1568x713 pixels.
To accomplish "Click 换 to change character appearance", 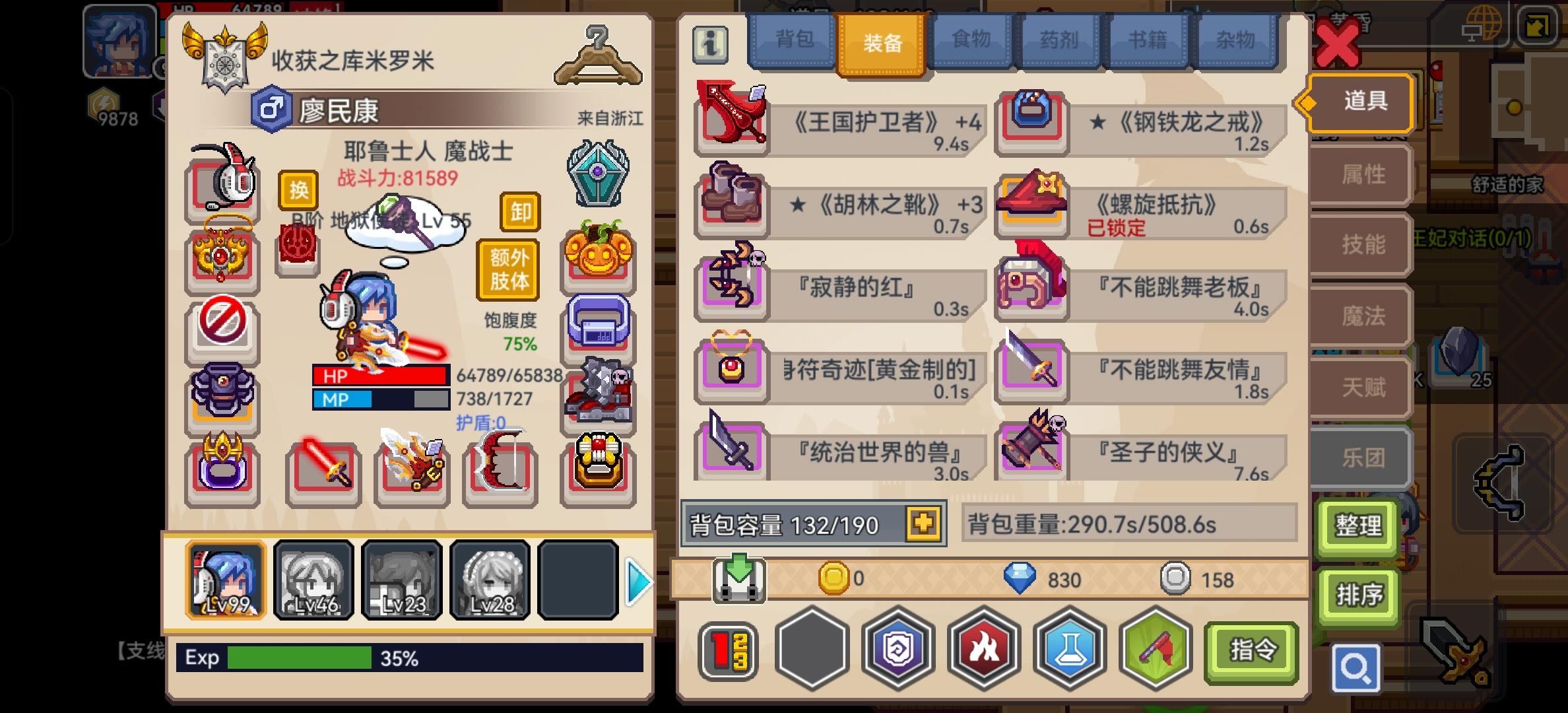I will (x=300, y=191).
